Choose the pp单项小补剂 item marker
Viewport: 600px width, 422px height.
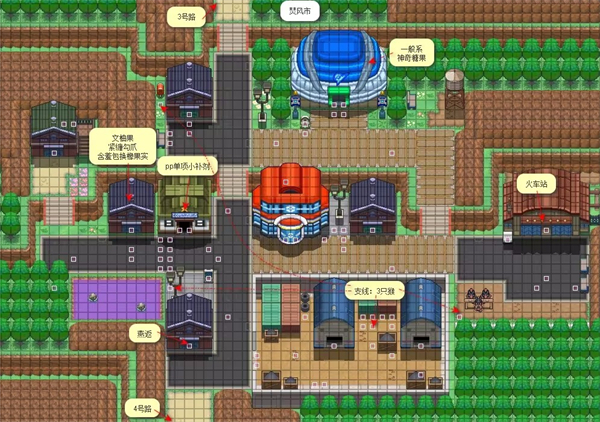(x=190, y=168)
